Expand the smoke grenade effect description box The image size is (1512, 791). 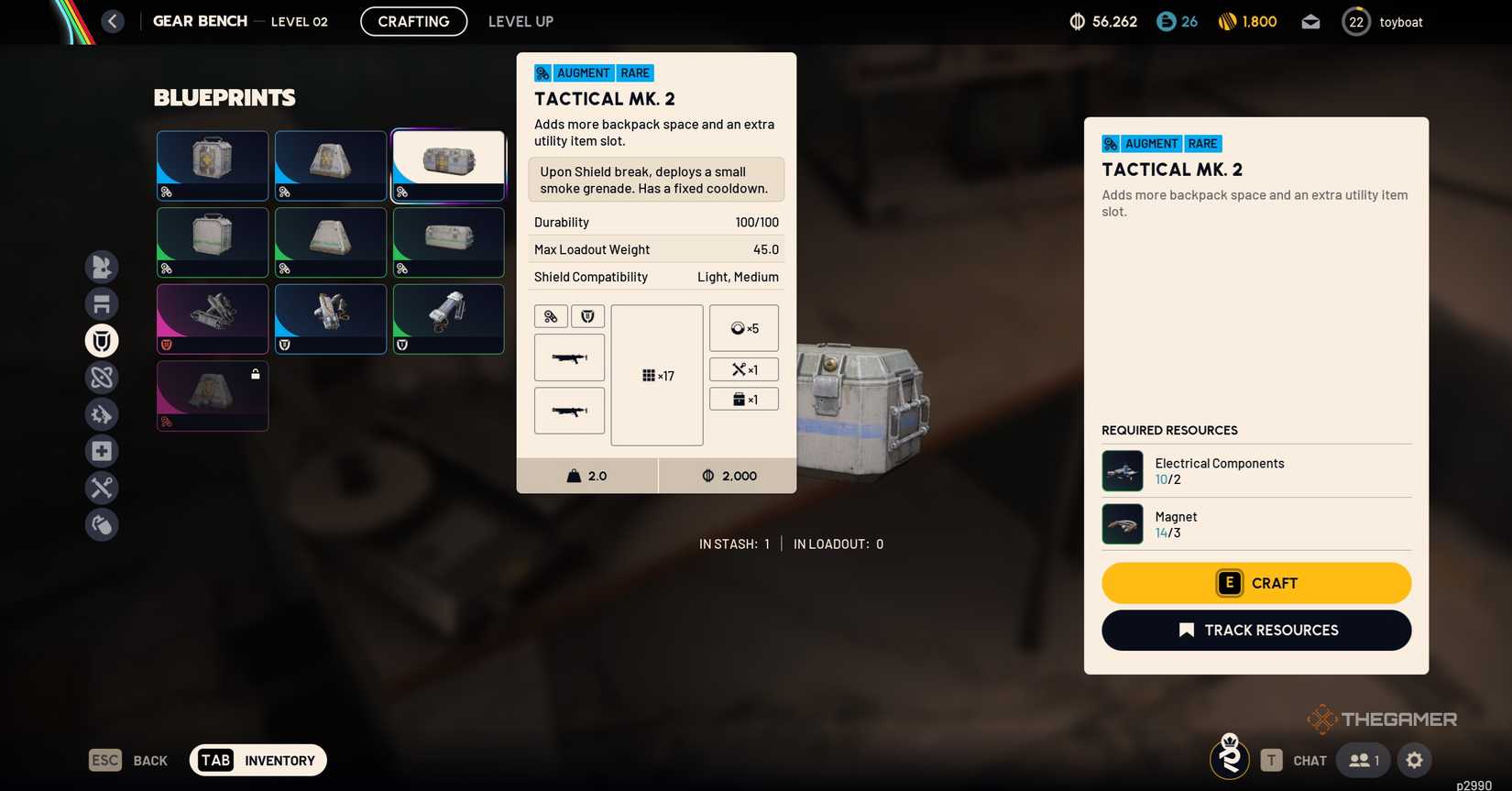pos(655,180)
